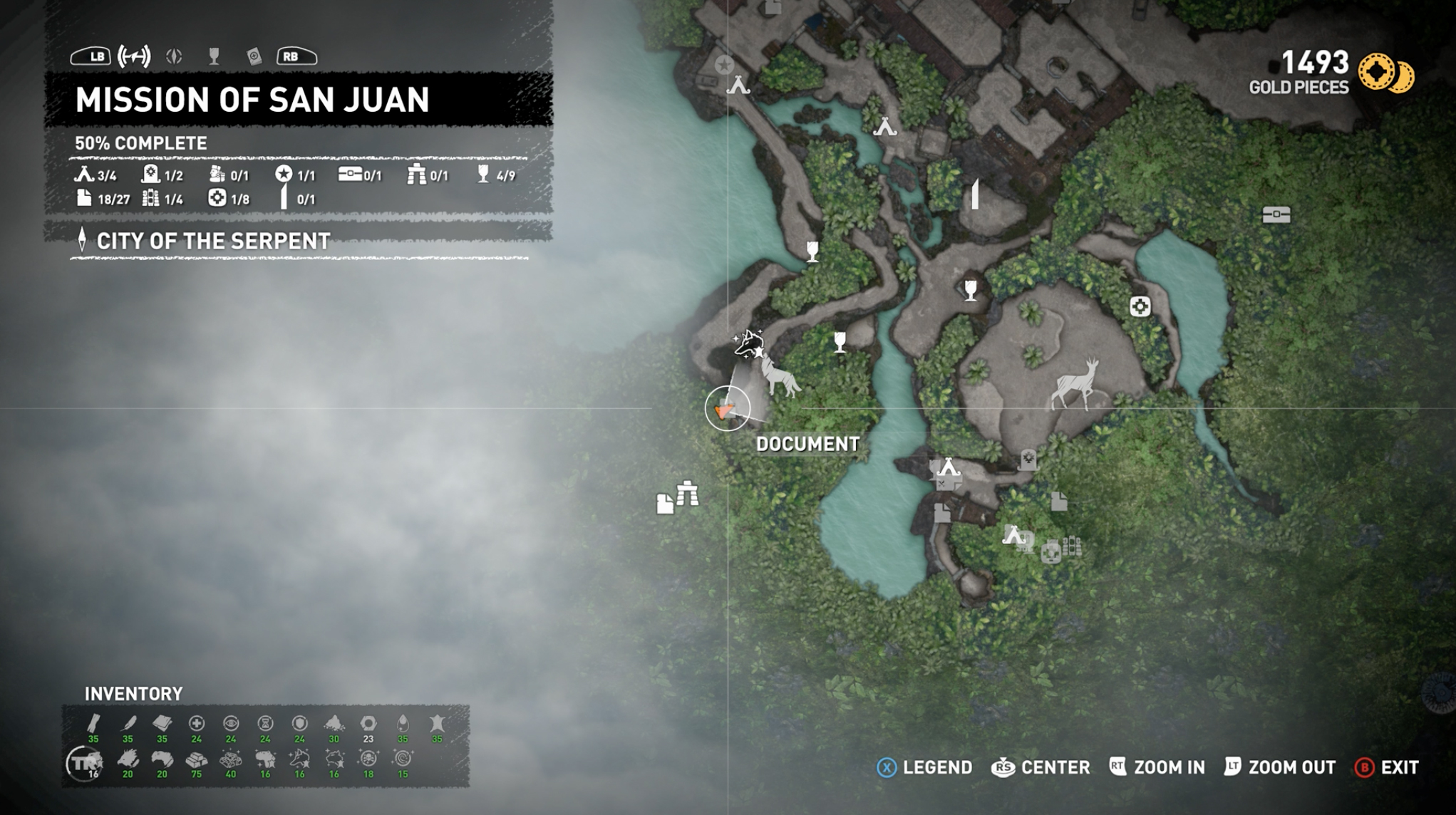Choose the standing wolf map marker
The image size is (1456, 815).
pyautogui.click(x=780, y=376)
